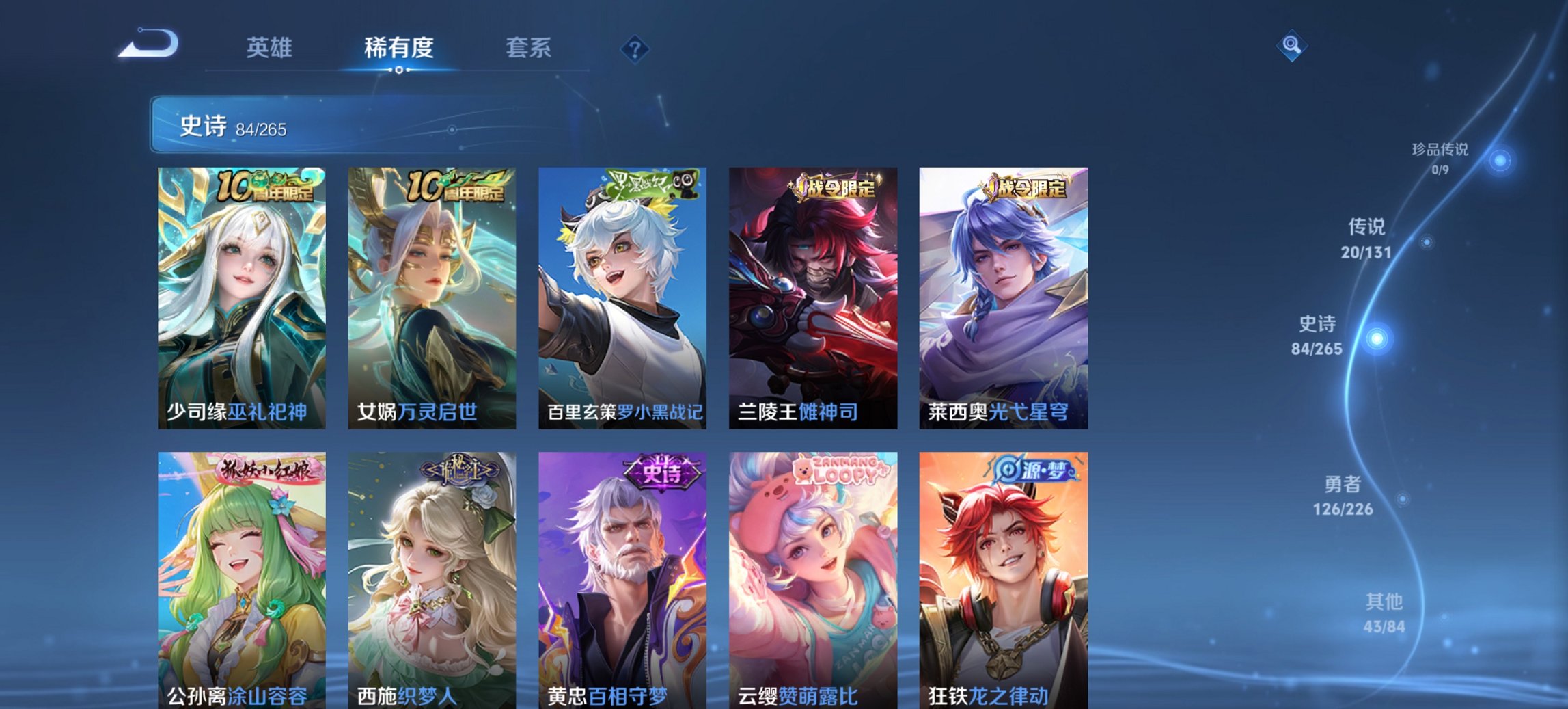Image resolution: width=1568 pixels, height=709 pixels.
Task: Switch to the 英雄 tab
Action: [x=271, y=48]
